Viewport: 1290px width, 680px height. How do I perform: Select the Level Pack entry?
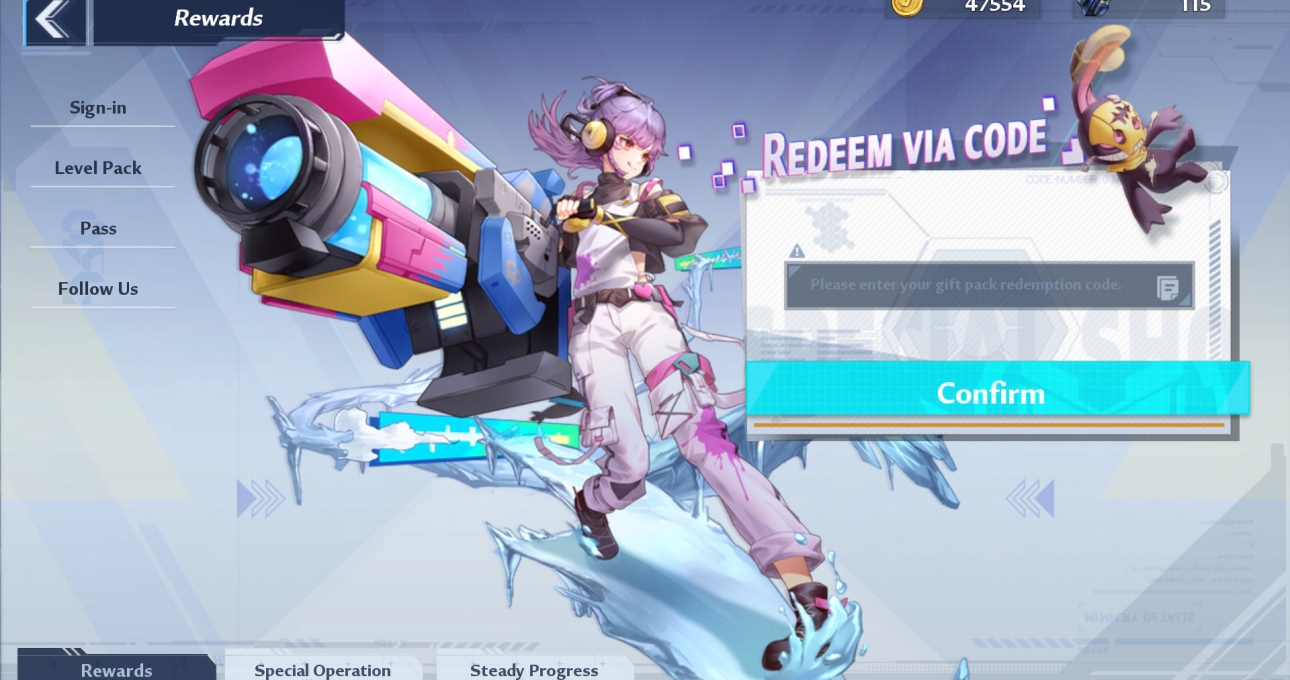point(98,168)
